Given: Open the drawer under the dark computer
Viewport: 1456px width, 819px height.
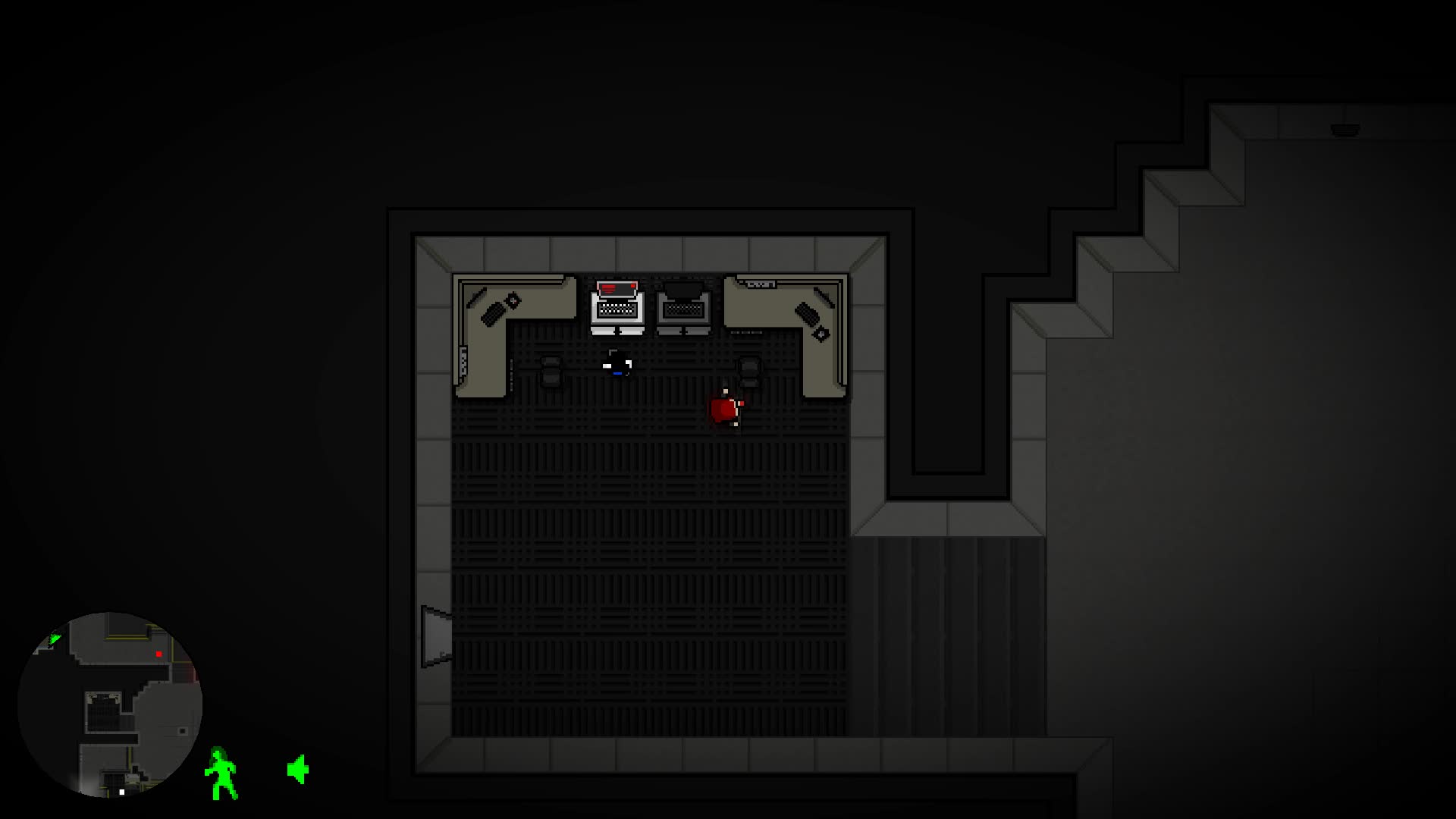Looking at the screenshot, I should tap(683, 331).
